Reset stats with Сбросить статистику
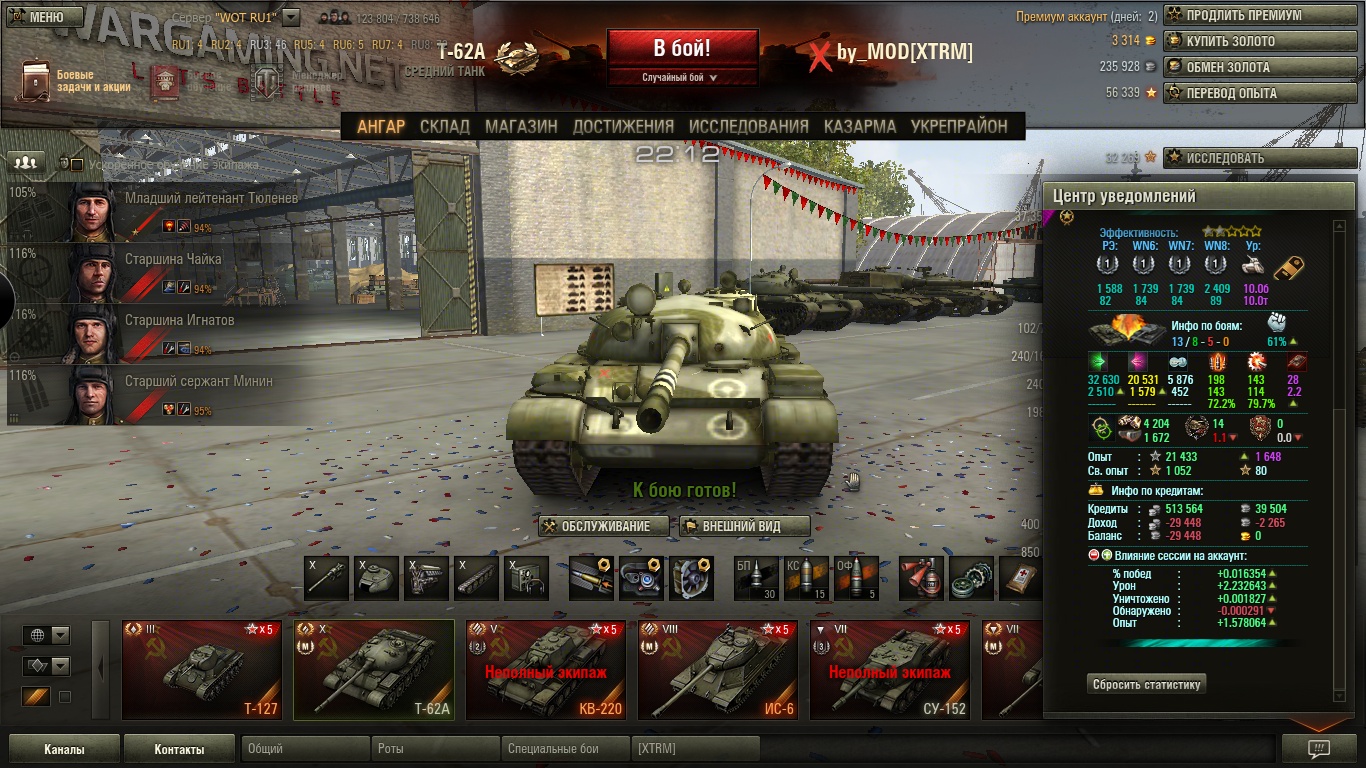 click(x=1146, y=685)
